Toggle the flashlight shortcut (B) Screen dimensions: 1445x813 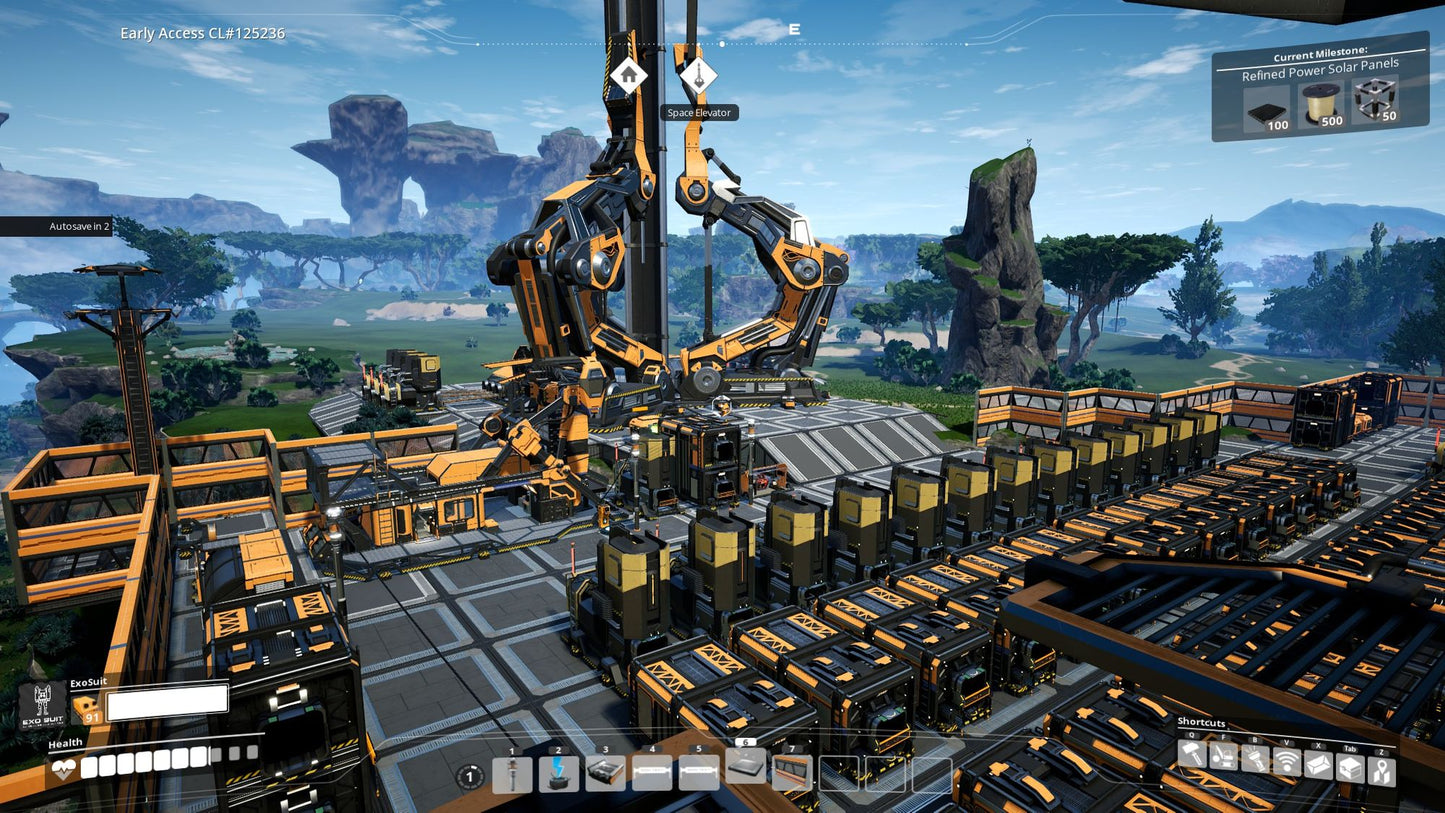(1255, 759)
